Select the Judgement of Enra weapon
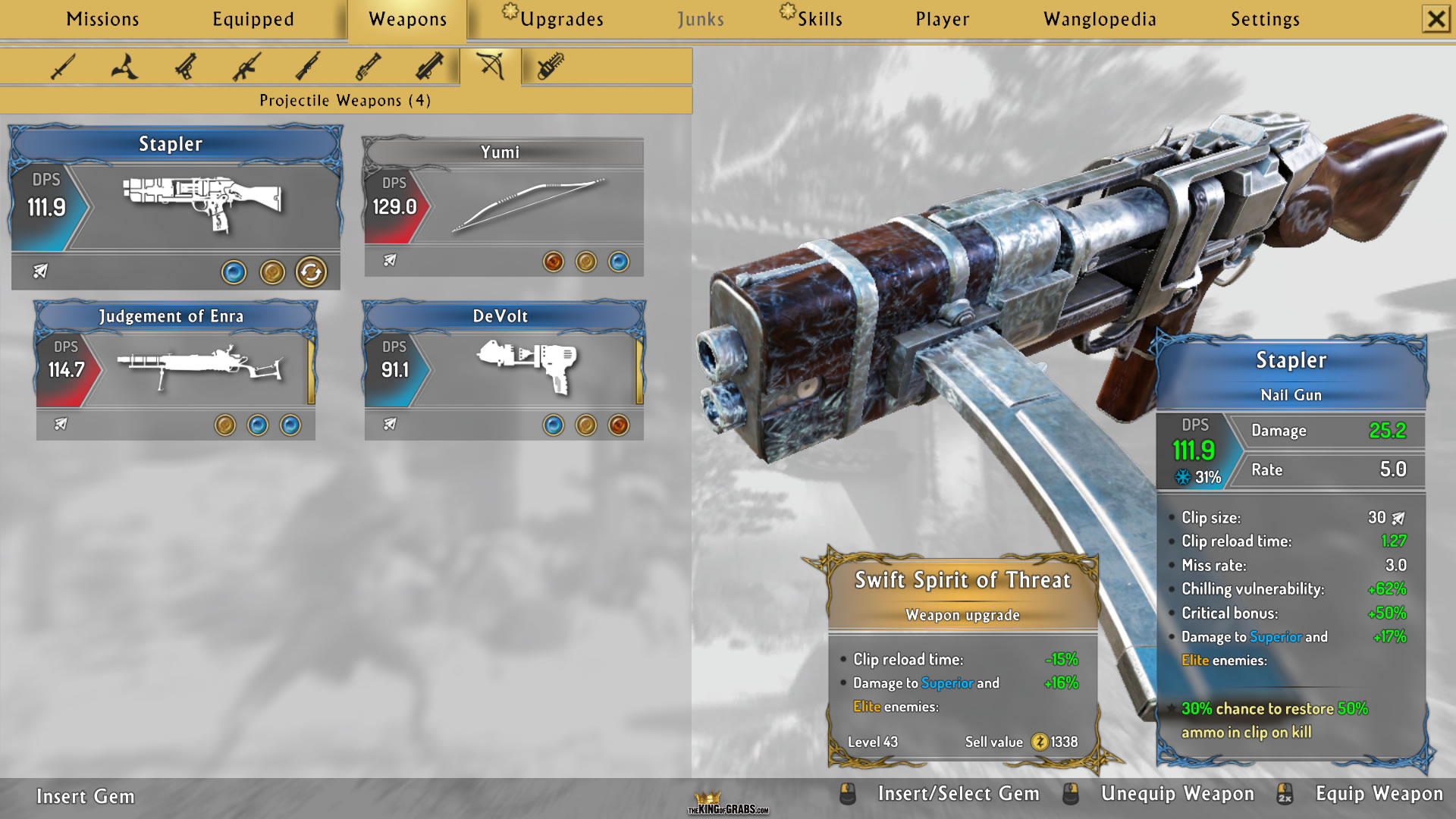Screen dimensions: 1456x819 click(x=176, y=368)
